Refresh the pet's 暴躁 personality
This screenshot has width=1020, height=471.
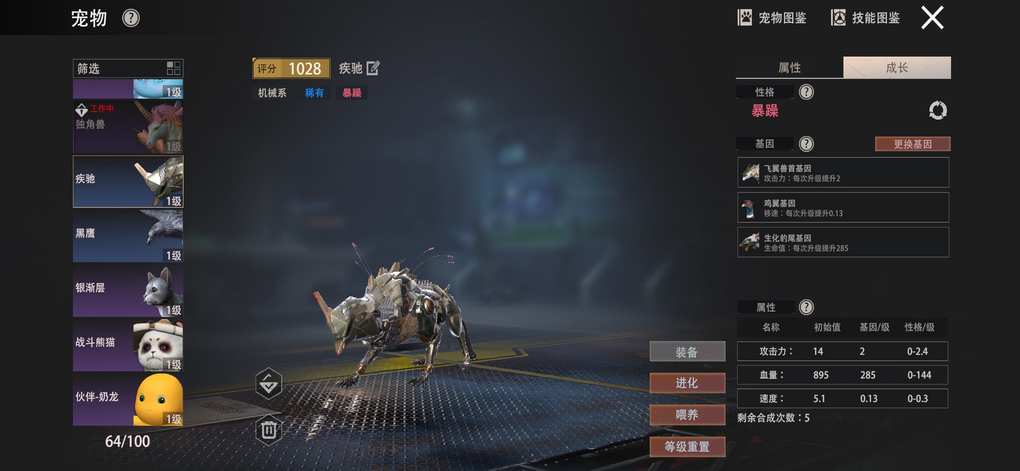coord(937,110)
